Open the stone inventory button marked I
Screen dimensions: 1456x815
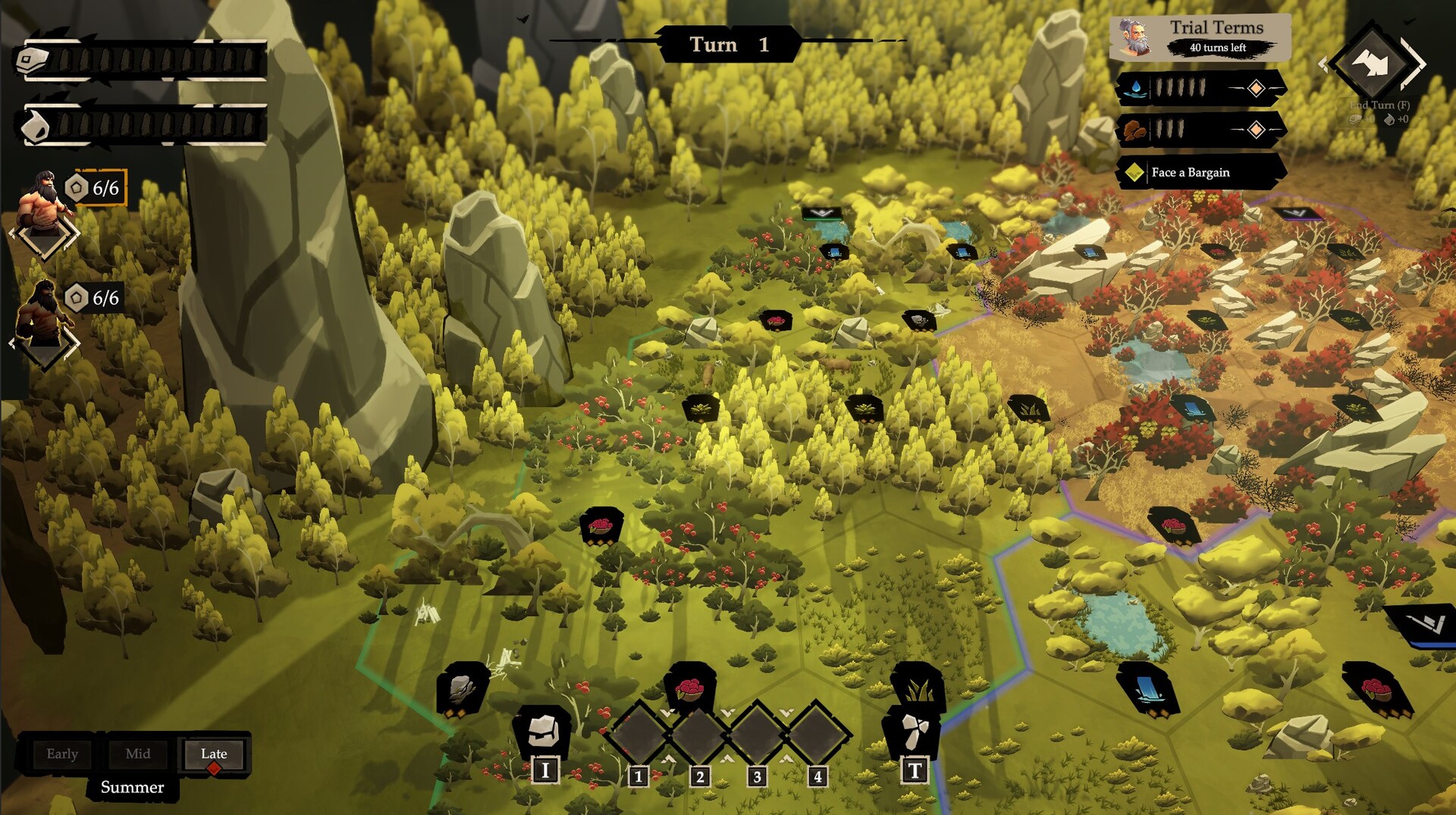[x=544, y=734]
